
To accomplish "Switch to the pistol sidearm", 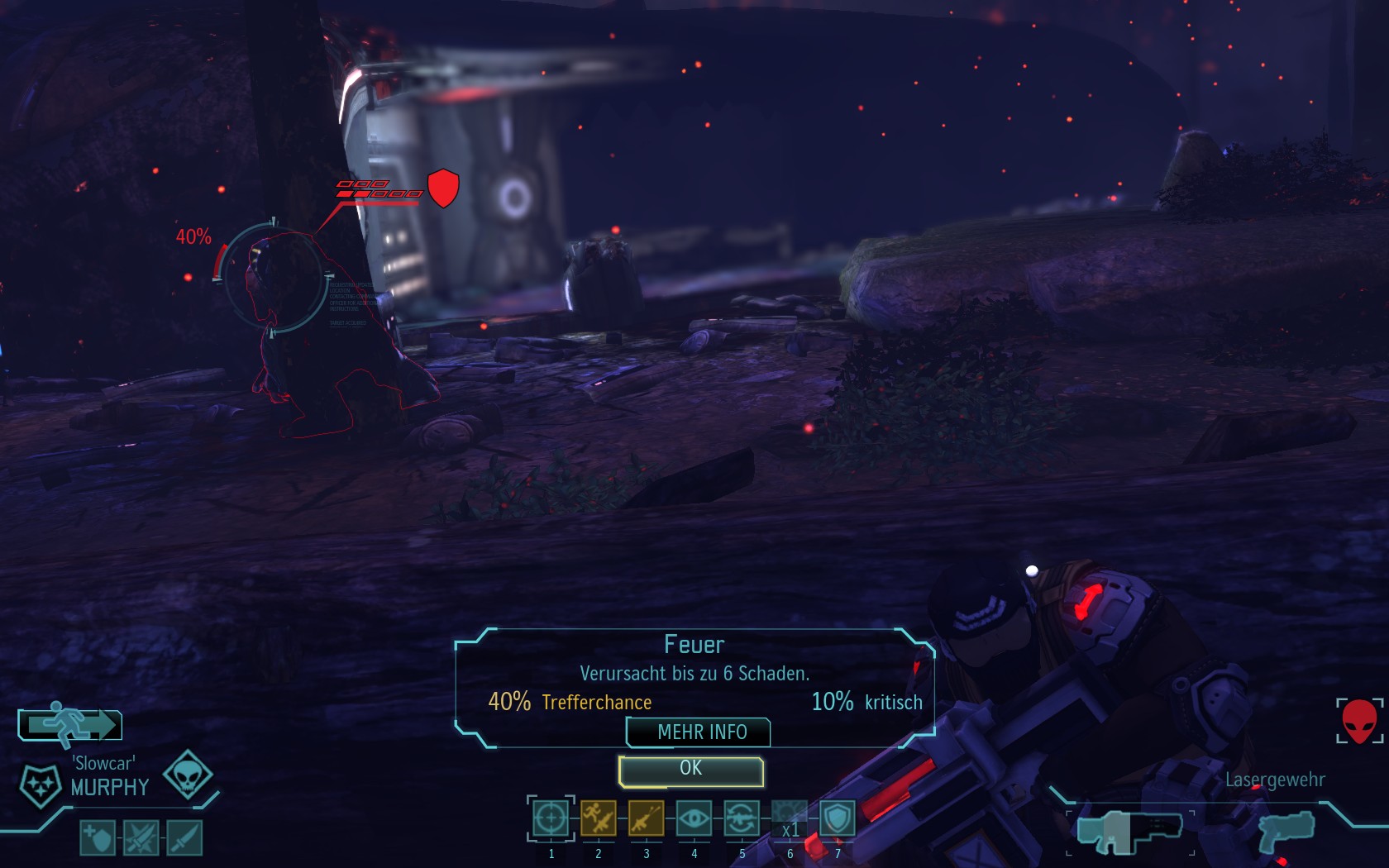I will click(1286, 832).
